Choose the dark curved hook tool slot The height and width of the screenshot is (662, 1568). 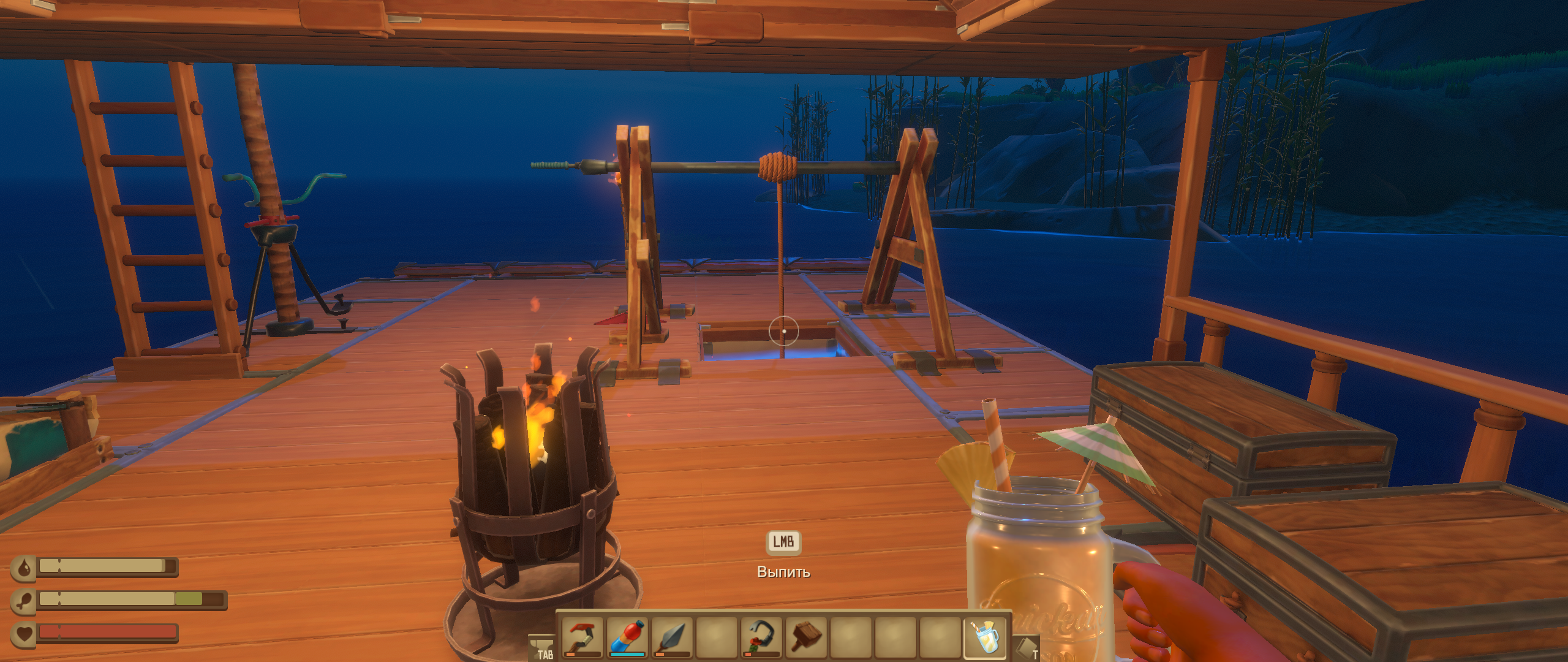click(761, 637)
